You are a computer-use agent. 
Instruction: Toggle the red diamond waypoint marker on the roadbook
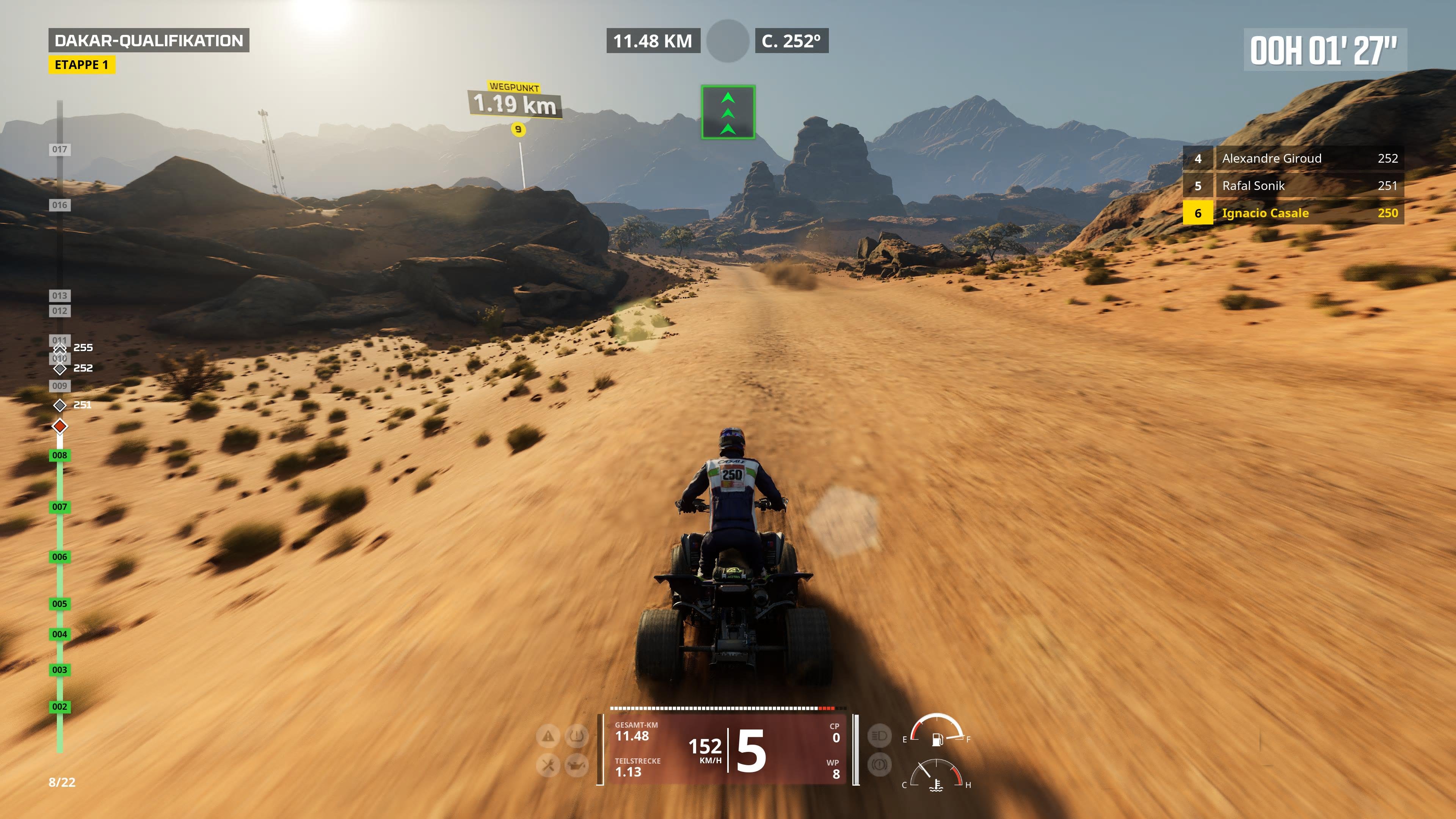point(60,425)
